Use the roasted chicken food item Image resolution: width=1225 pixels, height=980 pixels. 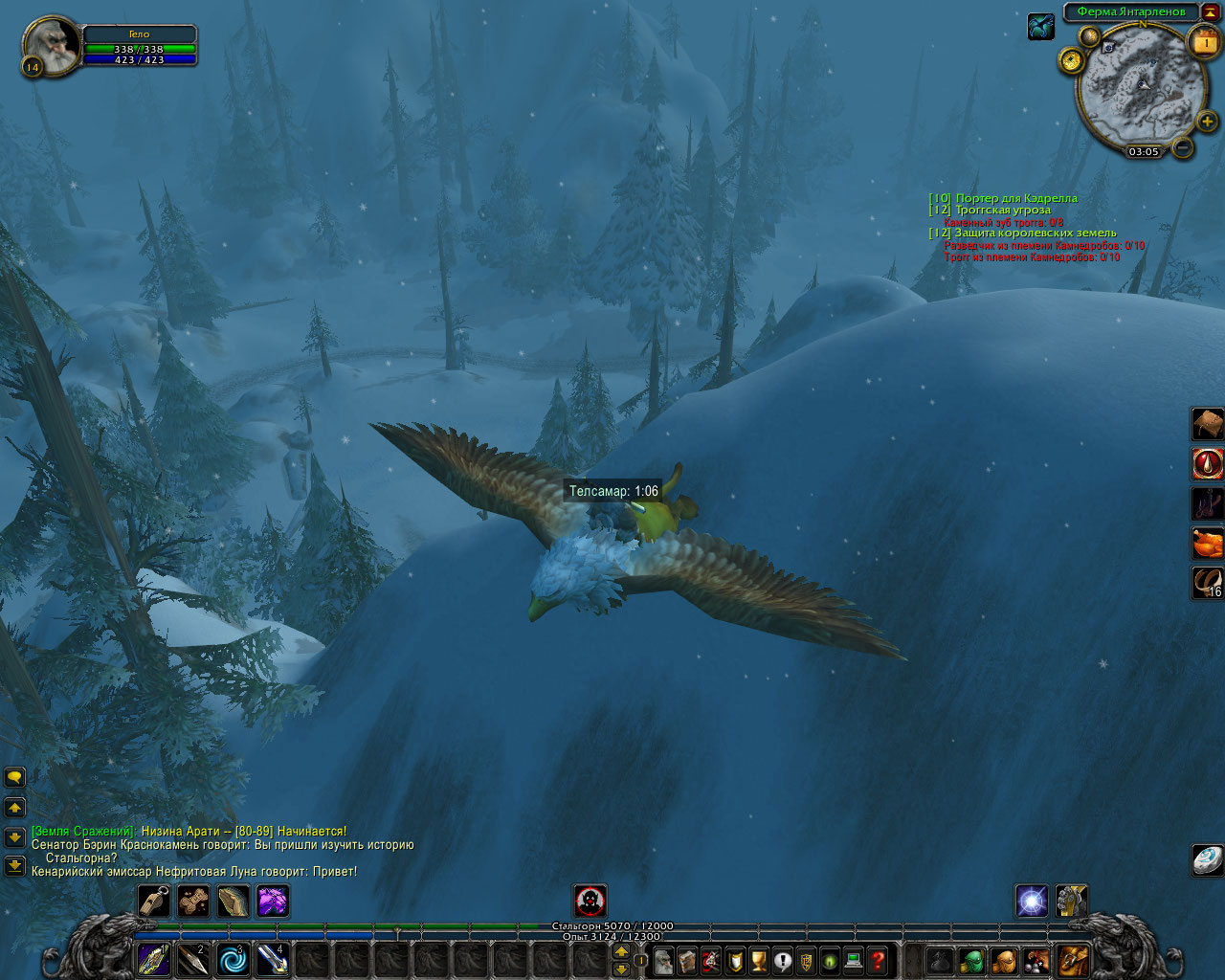pyautogui.click(x=1207, y=543)
